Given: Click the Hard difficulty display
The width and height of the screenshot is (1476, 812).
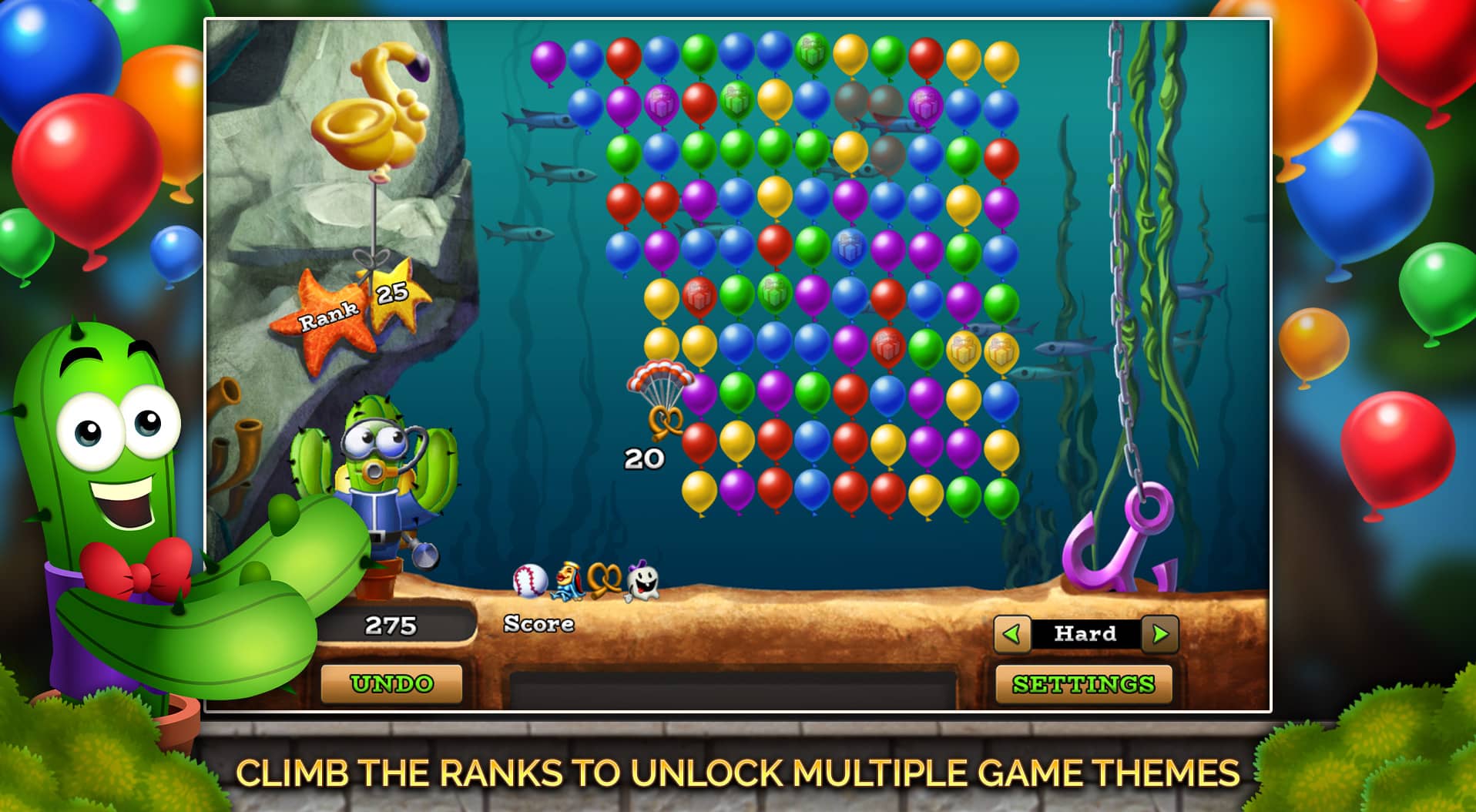Looking at the screenshot, I should coord(1084,634).
